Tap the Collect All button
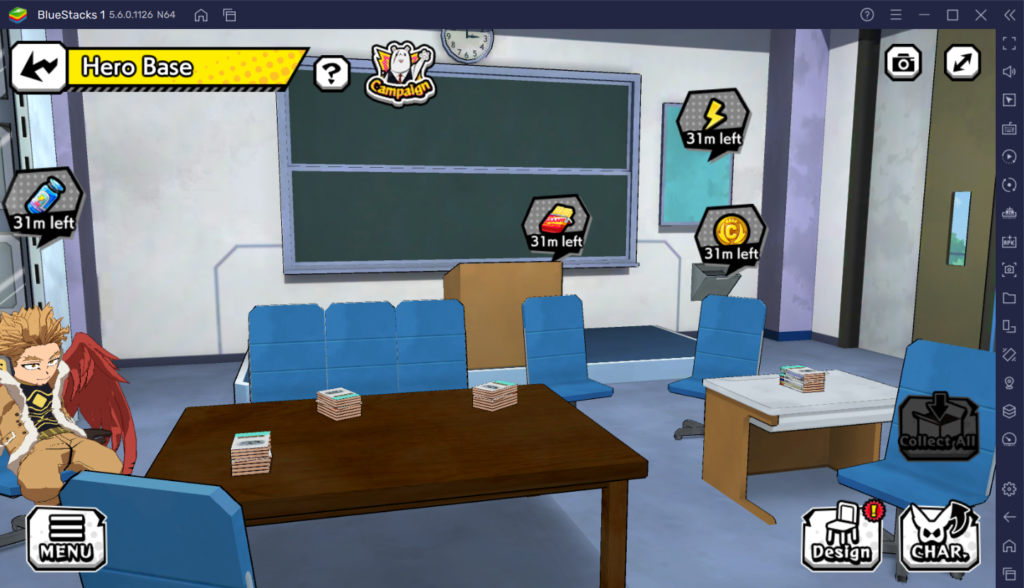Viewport: 1024px width, 588px height. (938, 427)
